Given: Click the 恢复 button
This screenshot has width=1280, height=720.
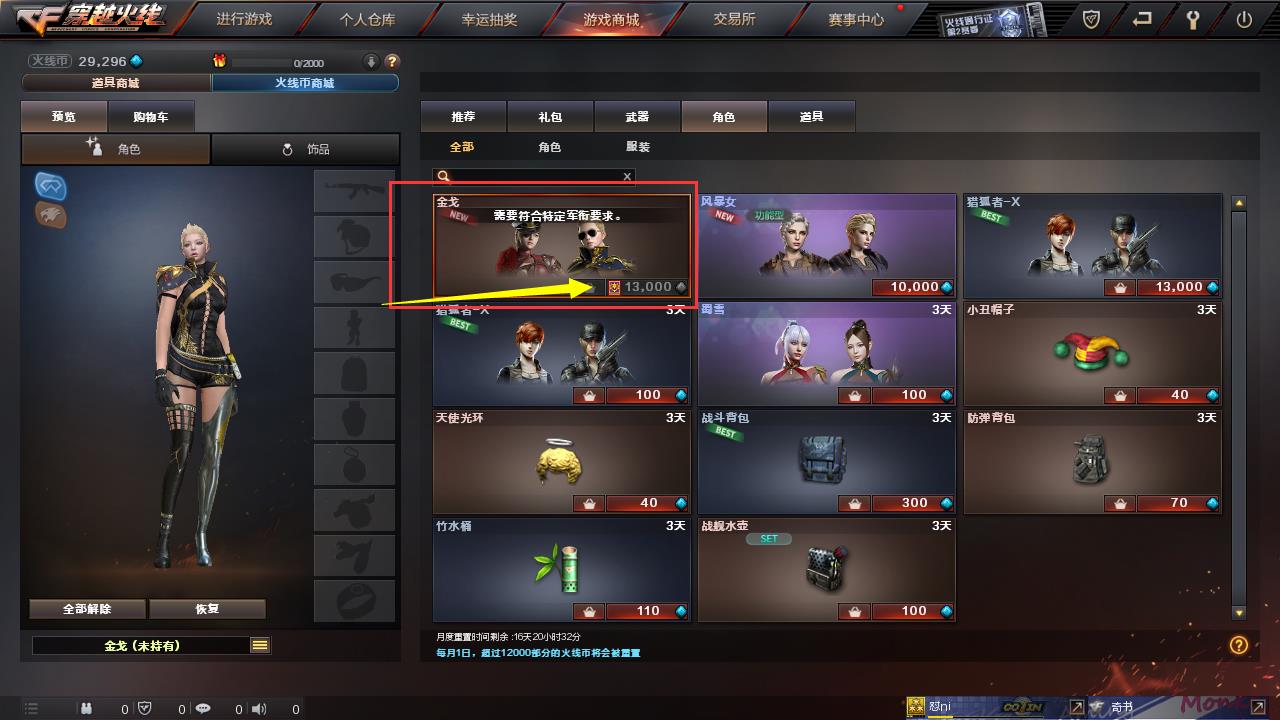Looking at the screenshot, I should click(x=207, y=608).
